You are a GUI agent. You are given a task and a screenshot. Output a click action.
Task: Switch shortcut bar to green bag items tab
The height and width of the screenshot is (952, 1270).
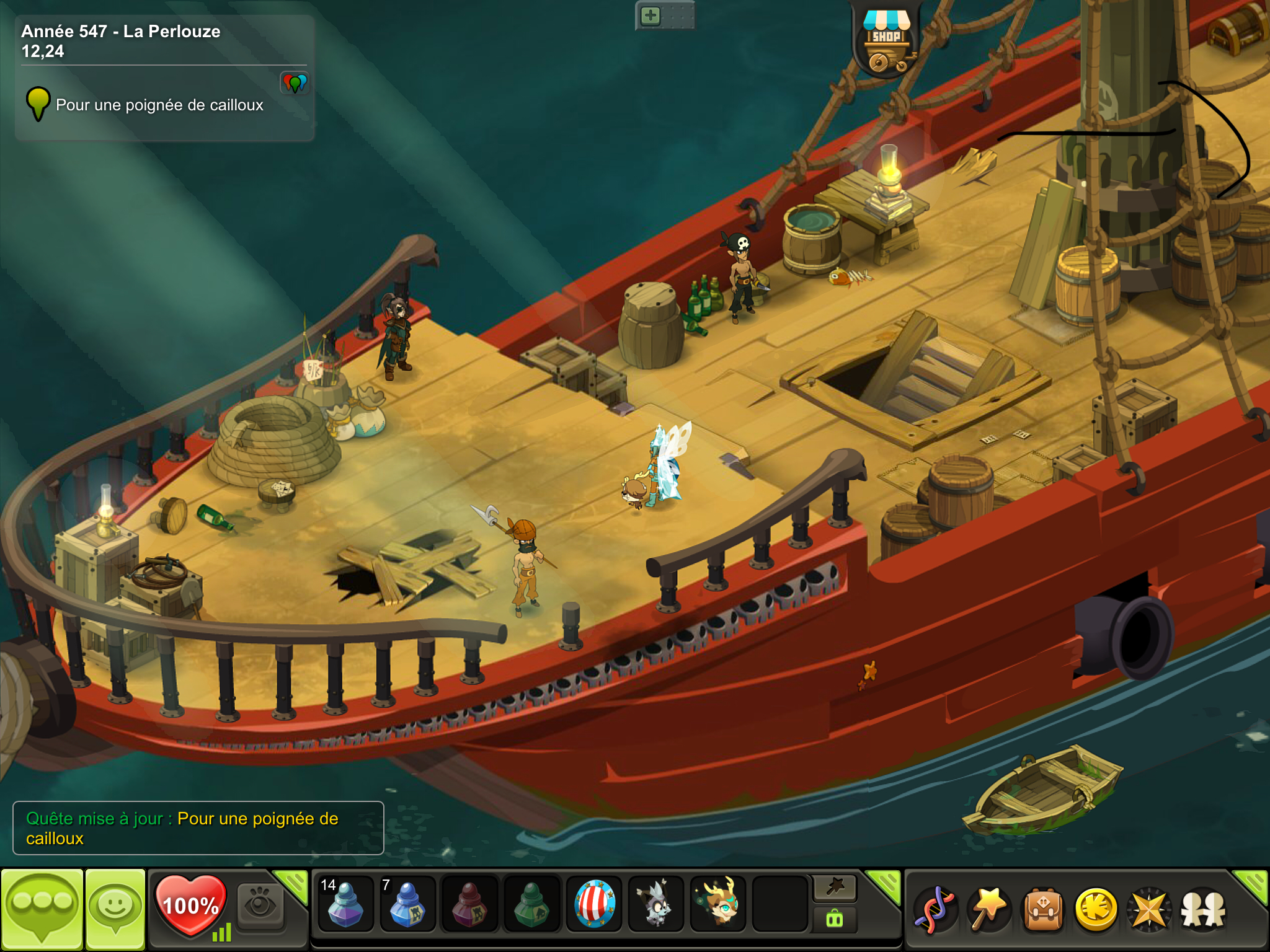835,920
